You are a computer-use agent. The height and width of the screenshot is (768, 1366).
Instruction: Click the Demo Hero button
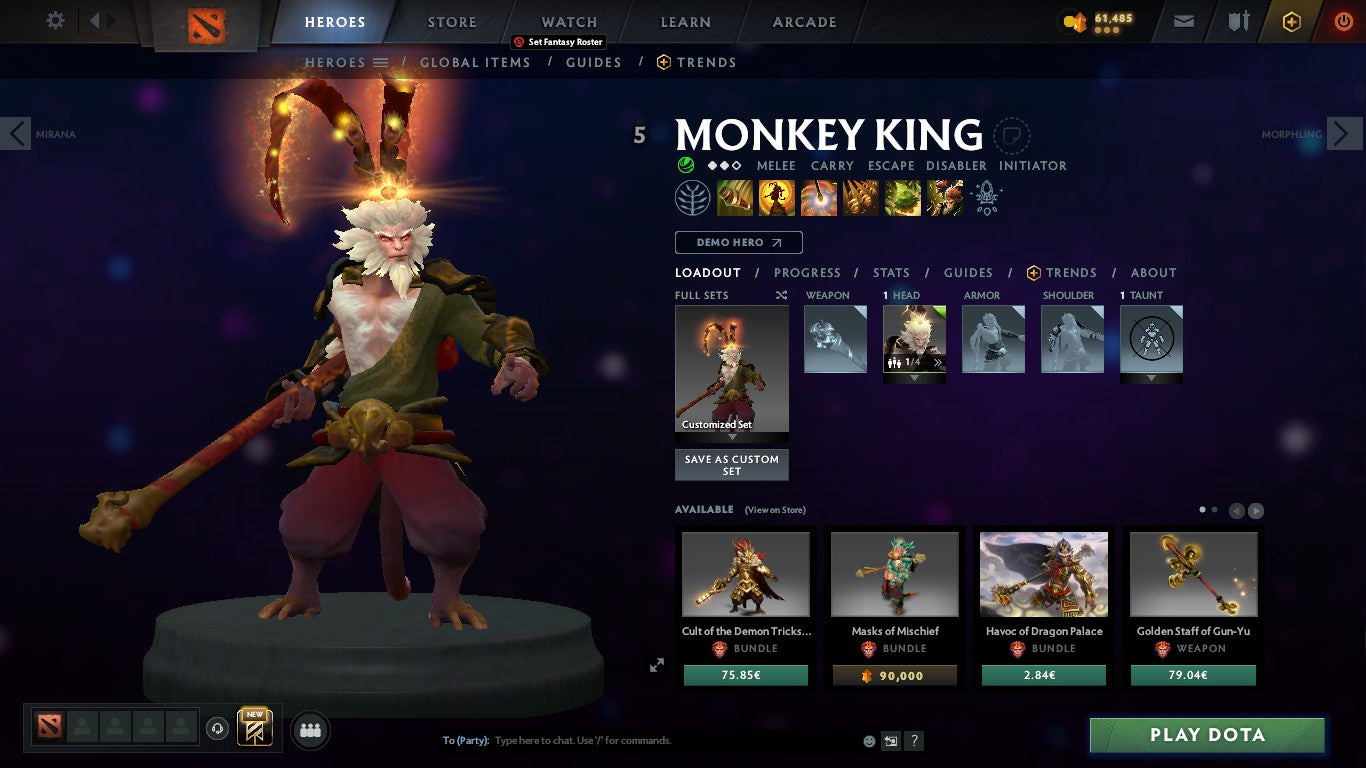[x=738, y=242]
